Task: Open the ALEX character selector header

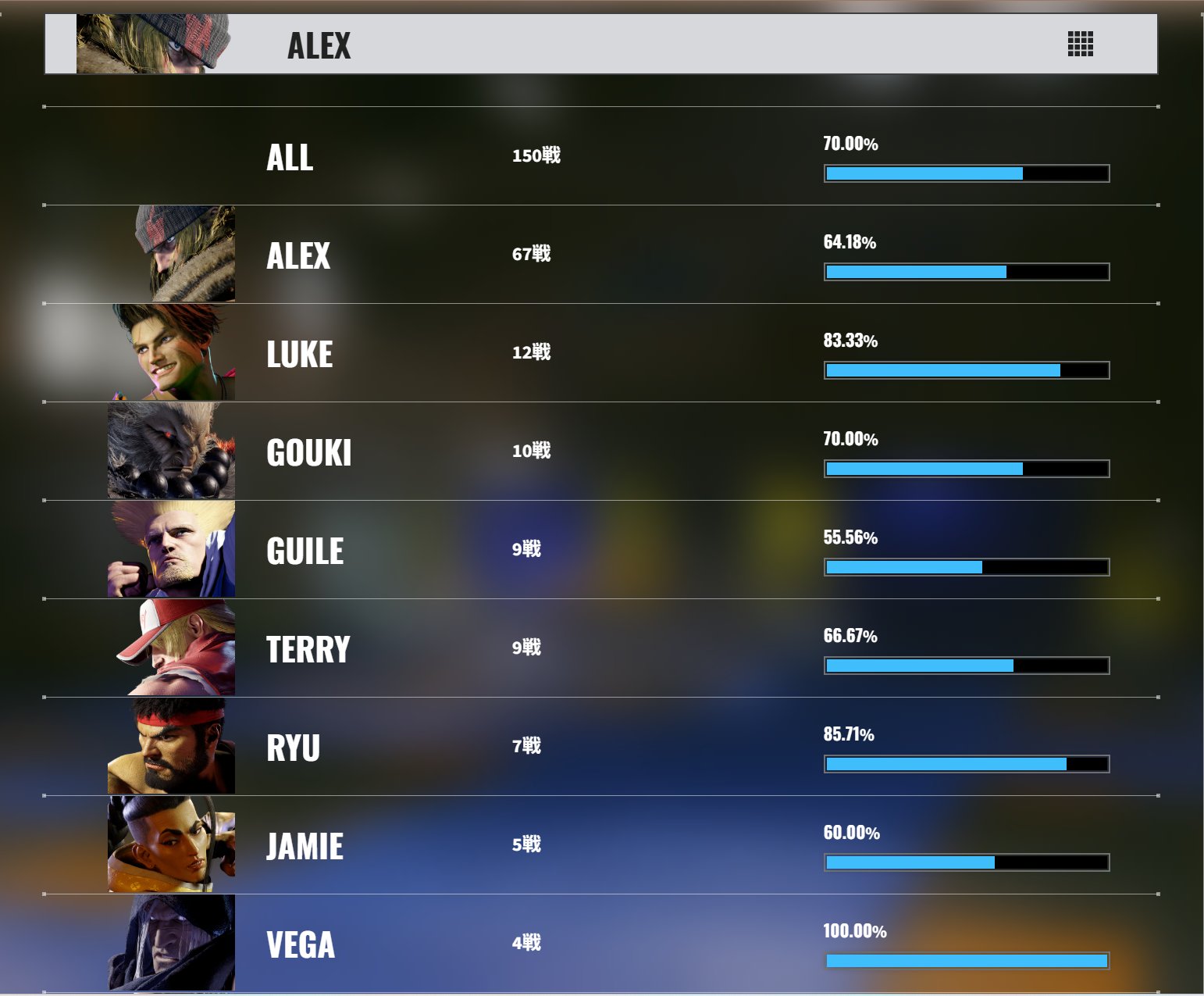Action: pos(319,45)
